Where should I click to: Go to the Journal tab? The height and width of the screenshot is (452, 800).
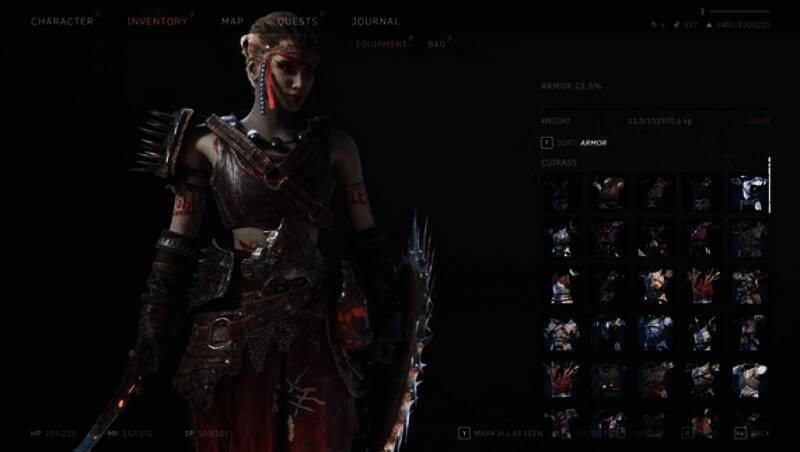point(375,21)
